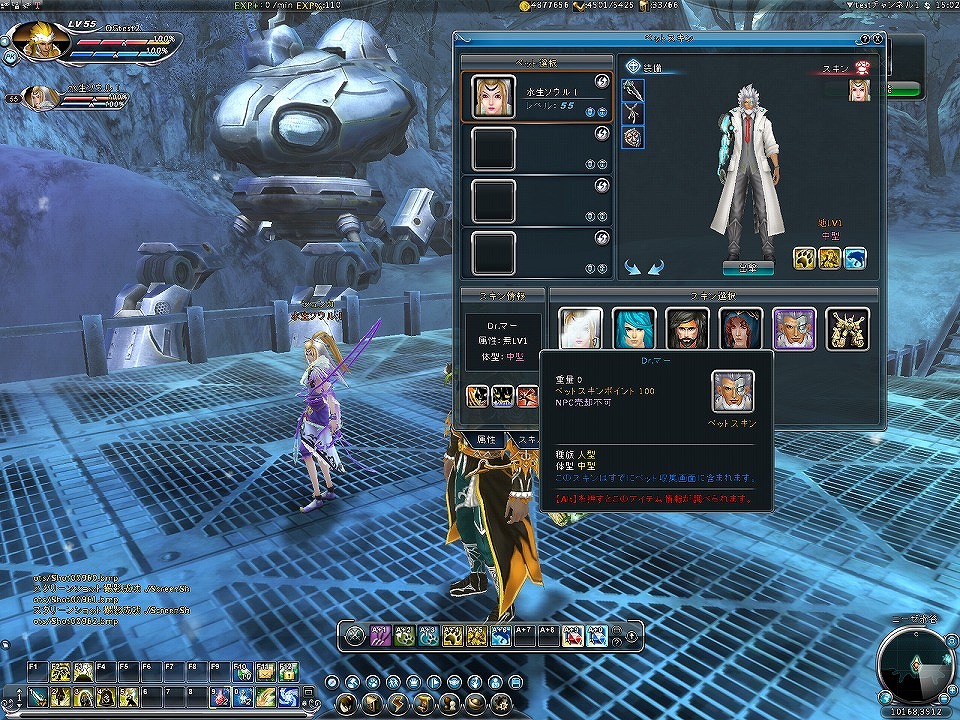
Task: Open the mail envelope in F11 slot
Action: coord(264,672)
